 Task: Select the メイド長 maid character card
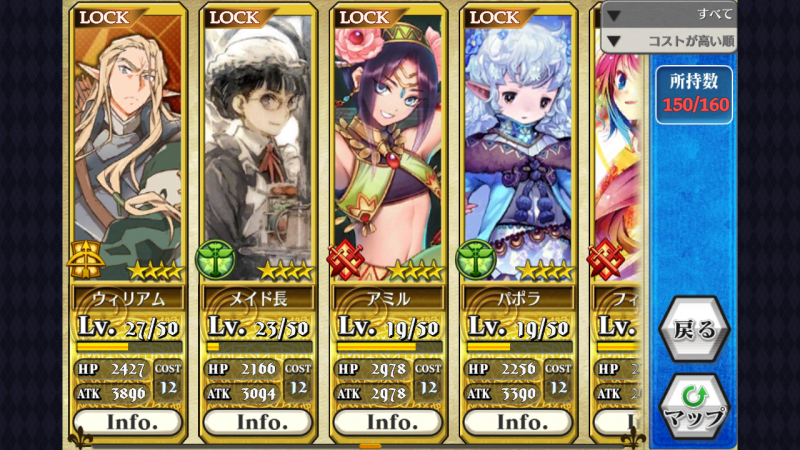(259, 150)
